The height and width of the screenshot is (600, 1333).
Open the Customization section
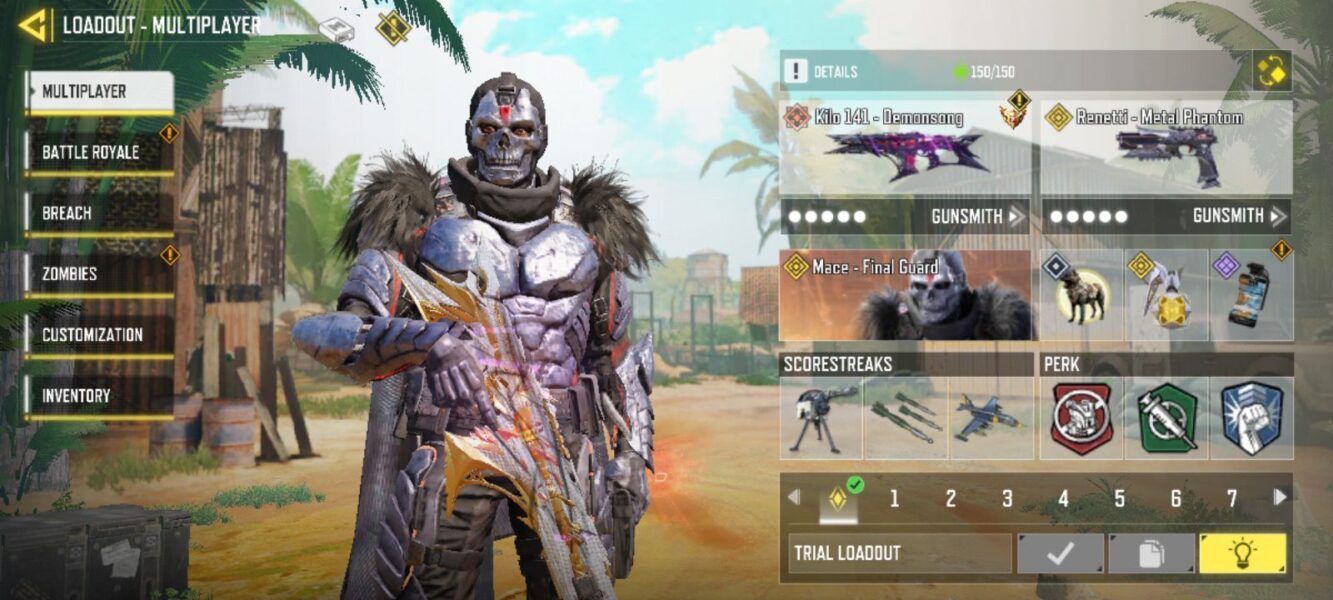pos(98,335)
